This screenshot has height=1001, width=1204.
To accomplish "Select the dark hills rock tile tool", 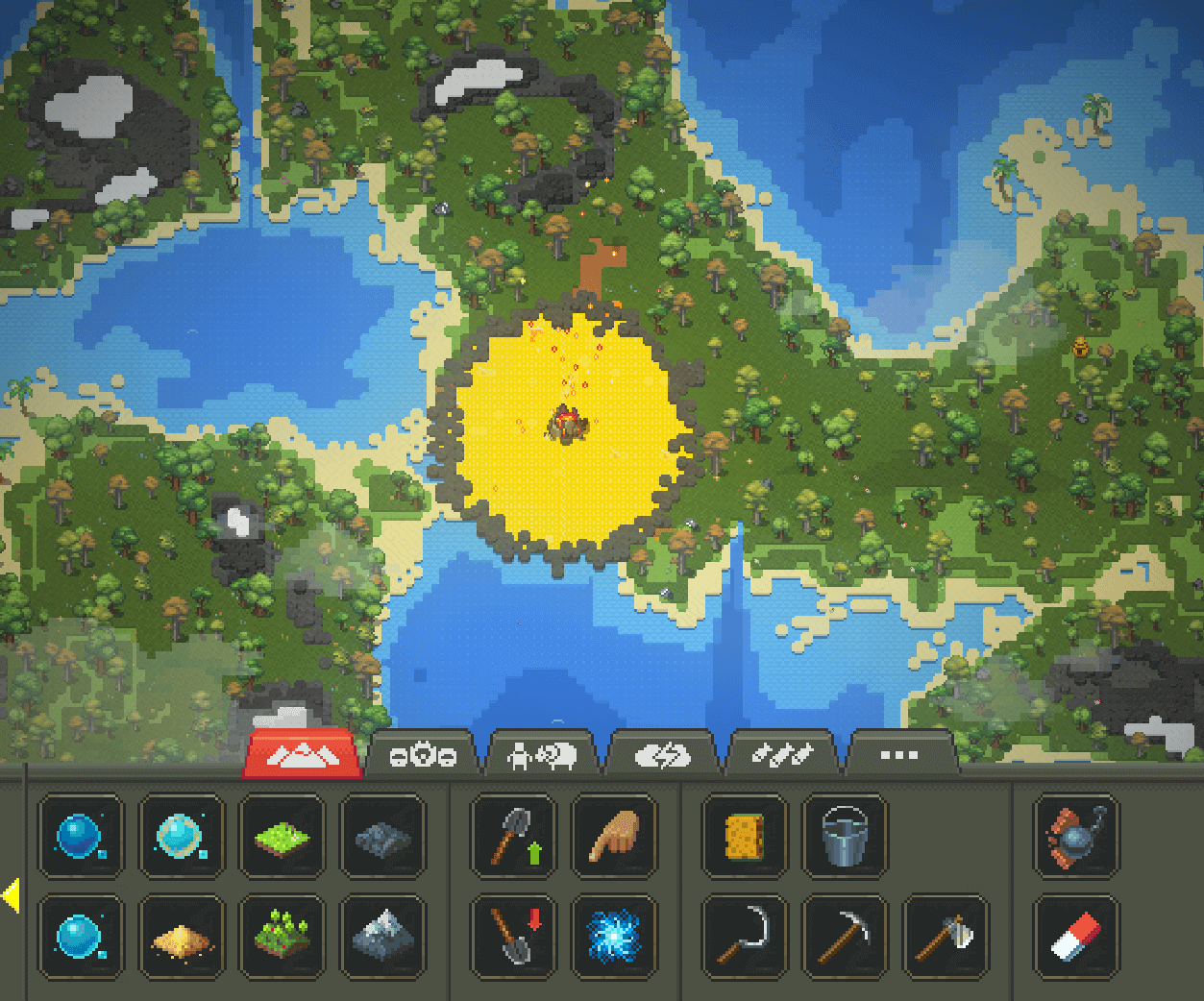I will pyautogui.click(x=382, y=837).
